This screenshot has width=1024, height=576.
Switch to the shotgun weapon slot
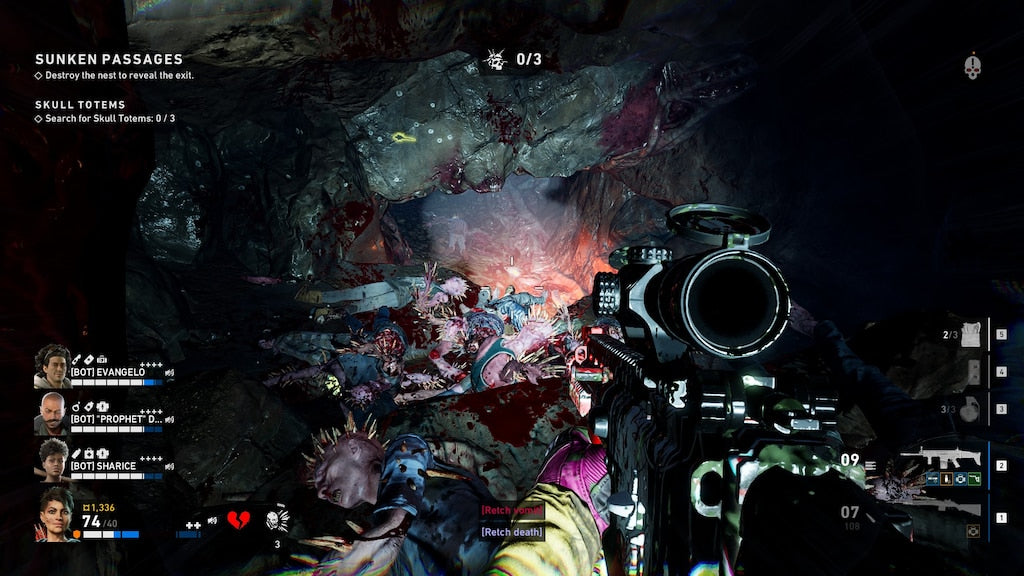(938, 510)
